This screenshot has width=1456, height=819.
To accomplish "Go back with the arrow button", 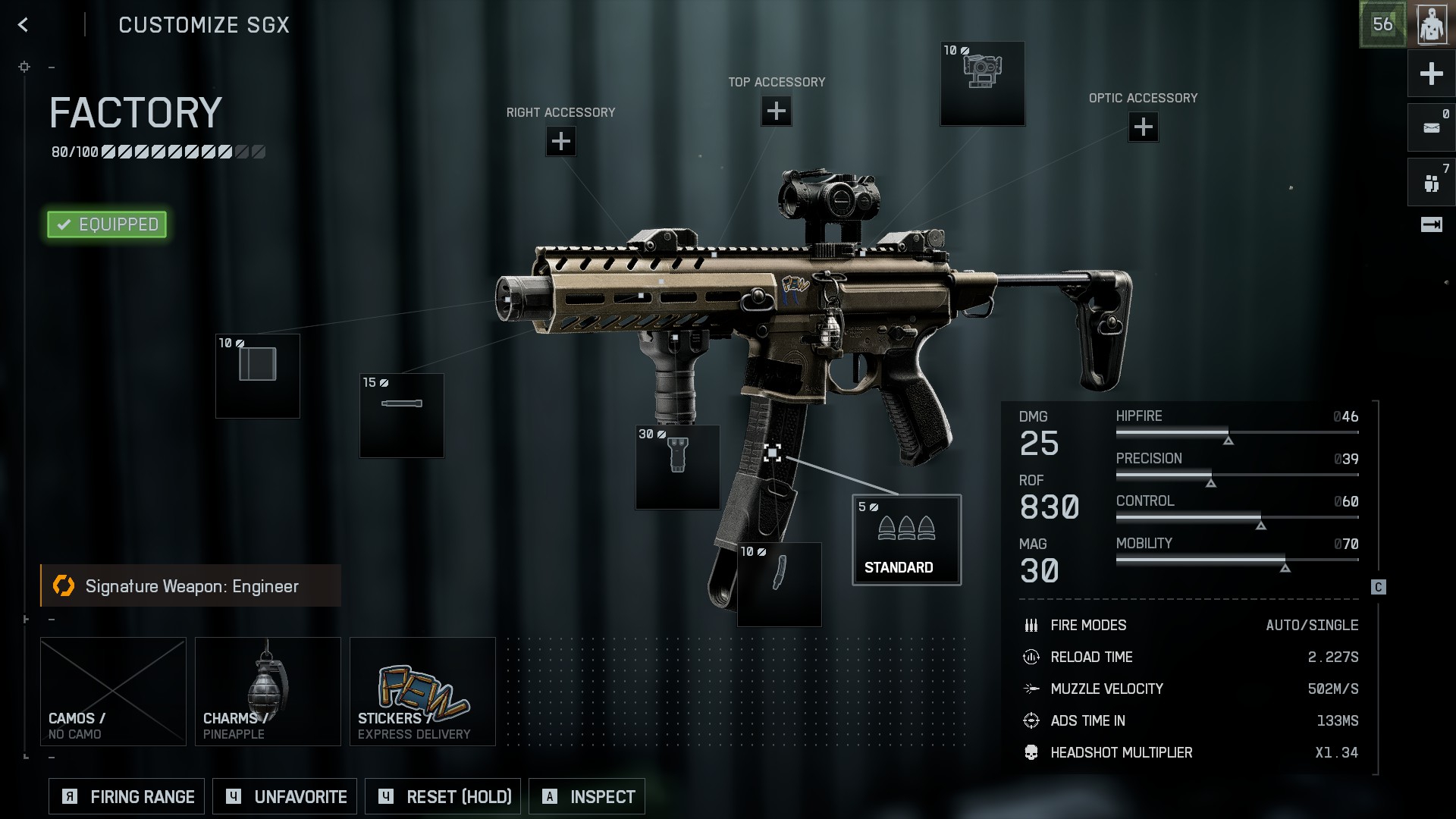I will point(24,25).
